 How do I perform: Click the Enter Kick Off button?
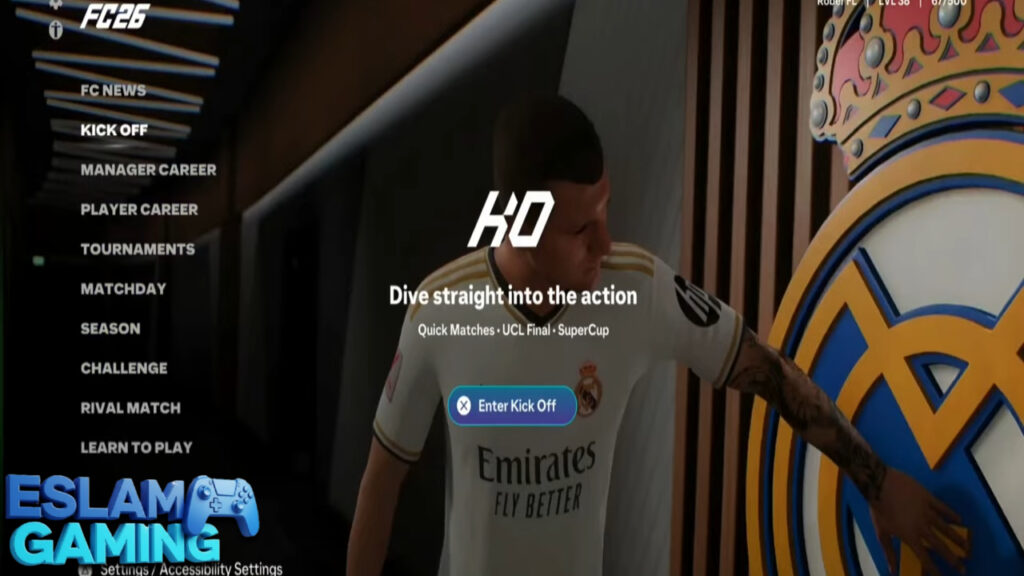tap(511, 406)
